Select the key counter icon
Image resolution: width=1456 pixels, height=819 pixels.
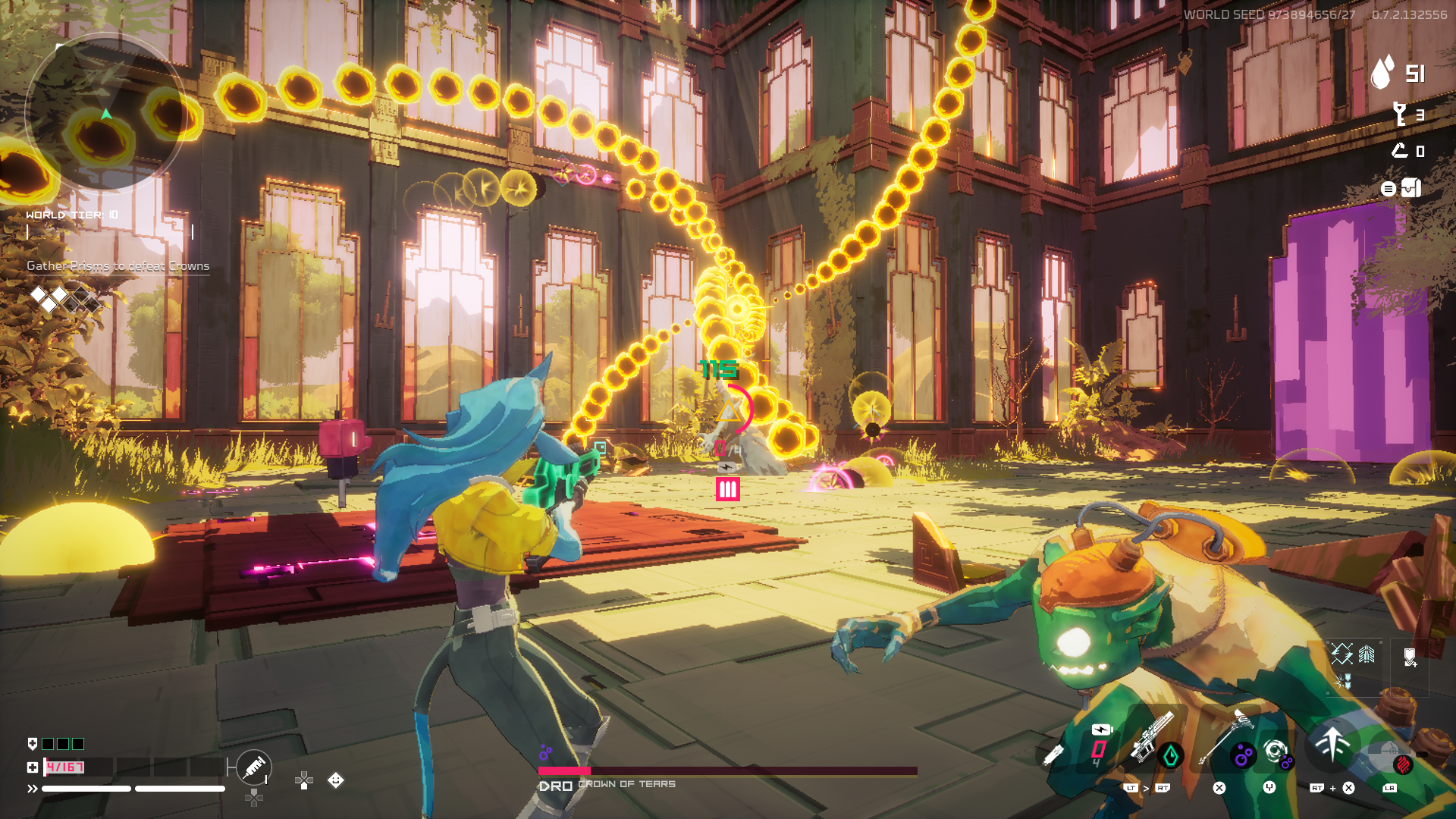(1400, 115)
